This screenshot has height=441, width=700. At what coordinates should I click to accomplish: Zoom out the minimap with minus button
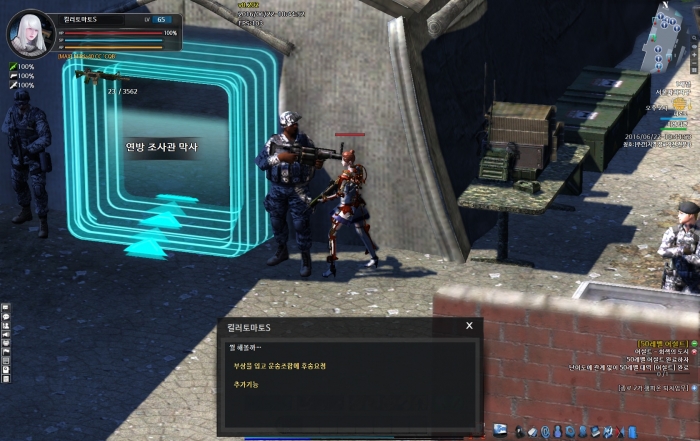694,63
